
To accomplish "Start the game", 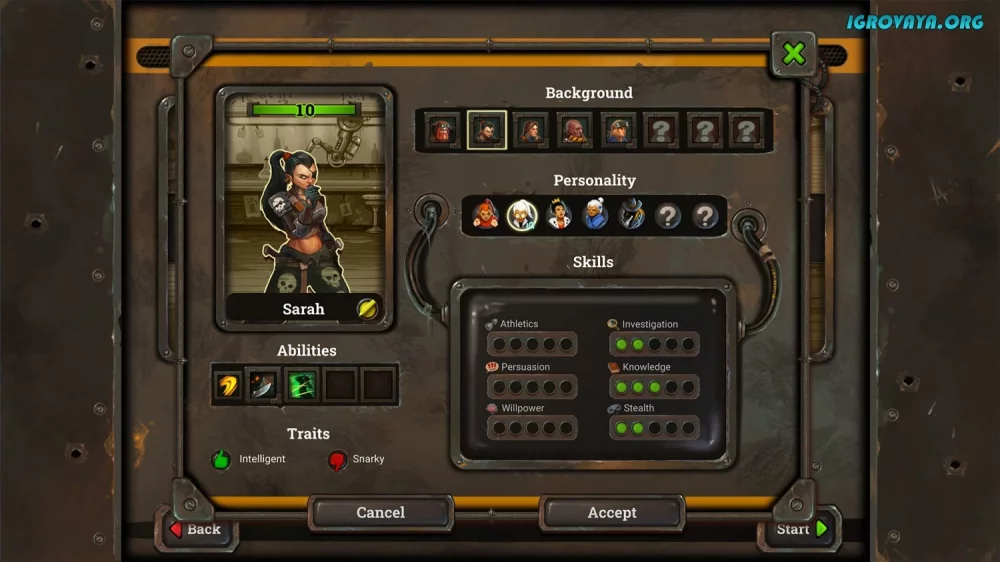I will point(801,529).
